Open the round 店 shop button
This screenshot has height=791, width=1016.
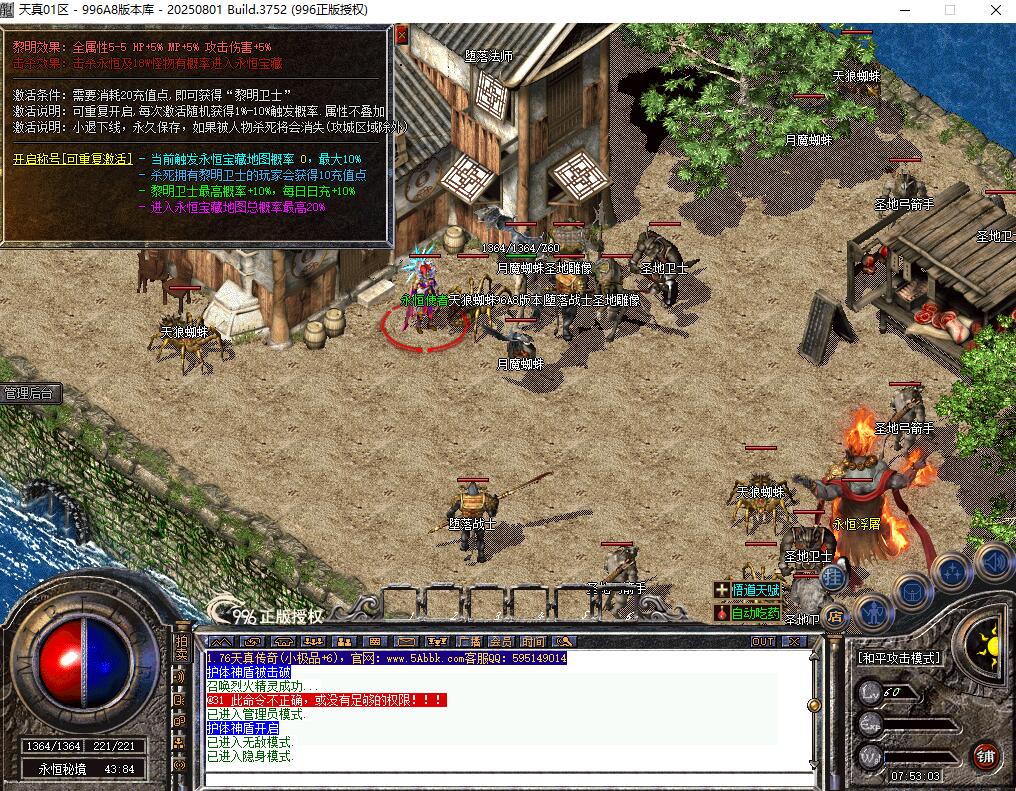click(833, 616)
